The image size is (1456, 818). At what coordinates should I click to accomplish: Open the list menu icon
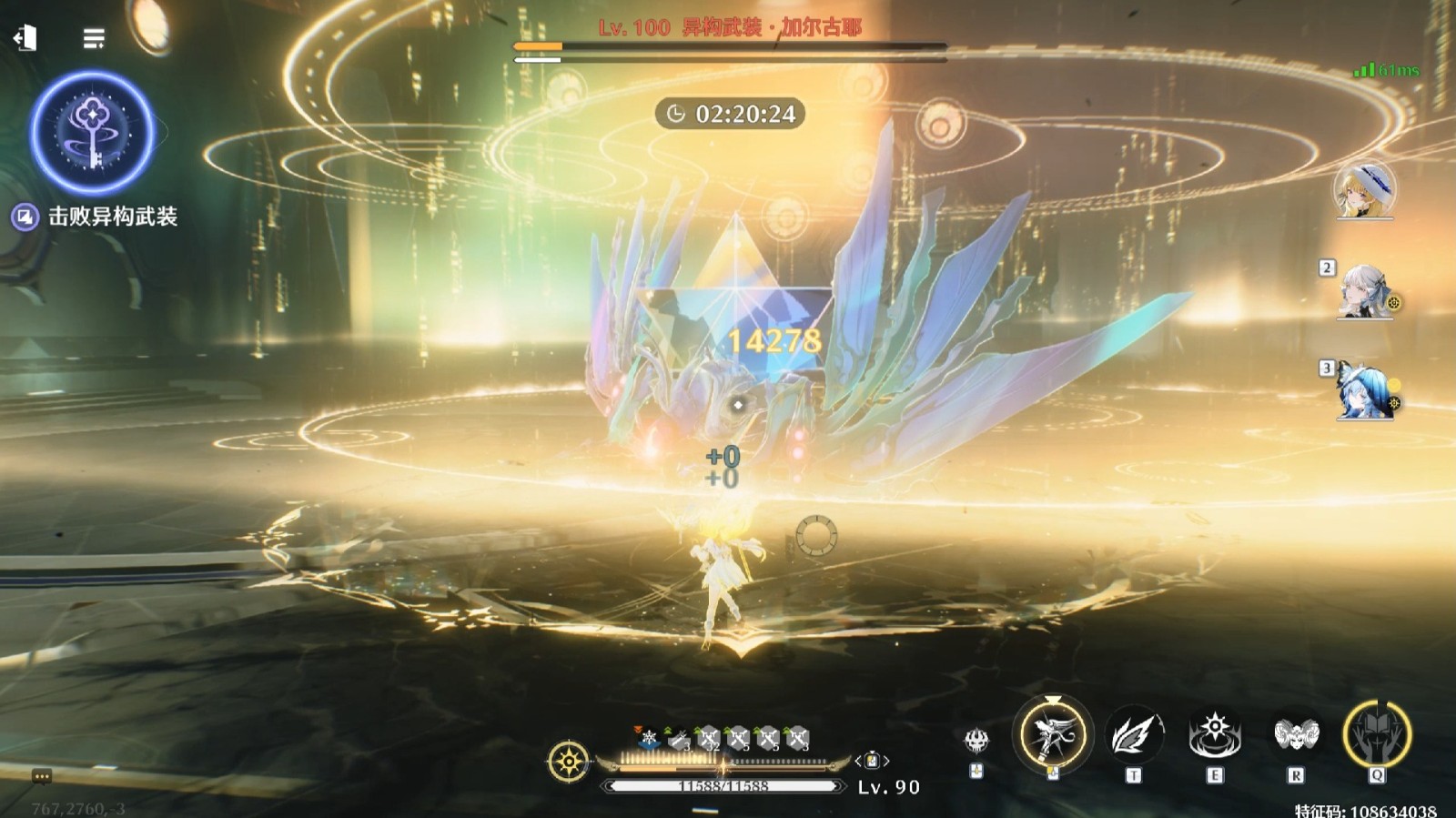(94, 38)
